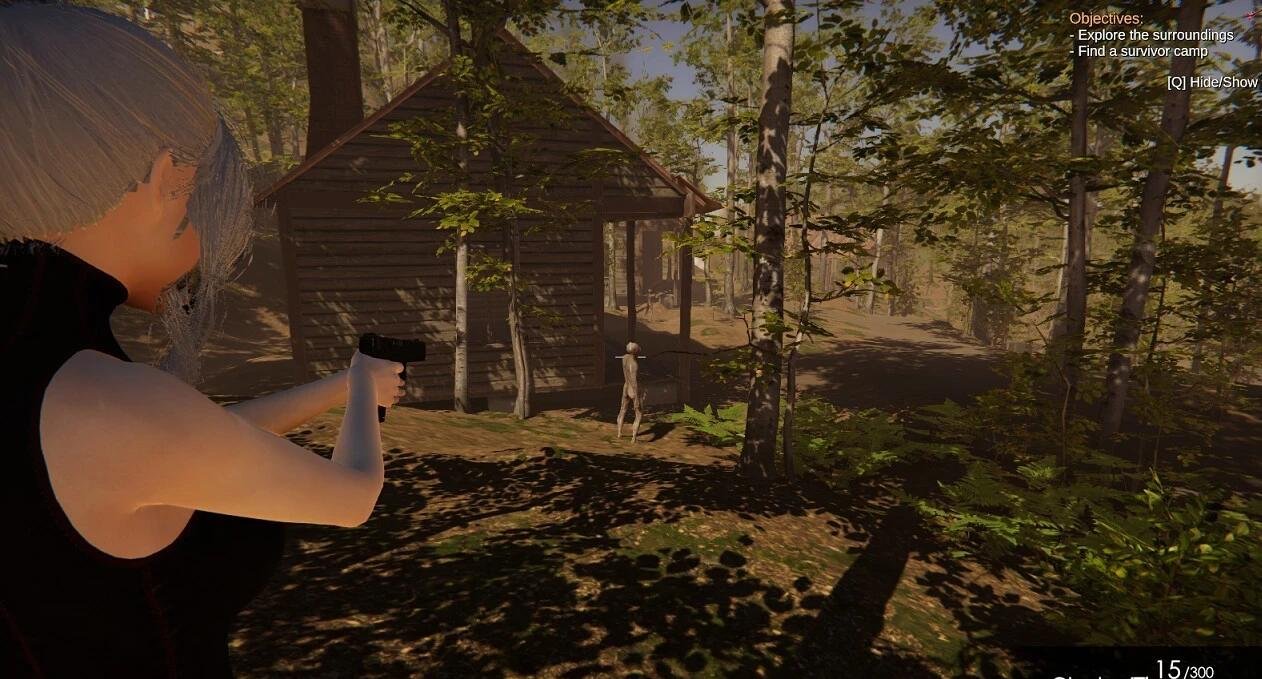Select the Objectives tracker heading

coord(1106,18)
